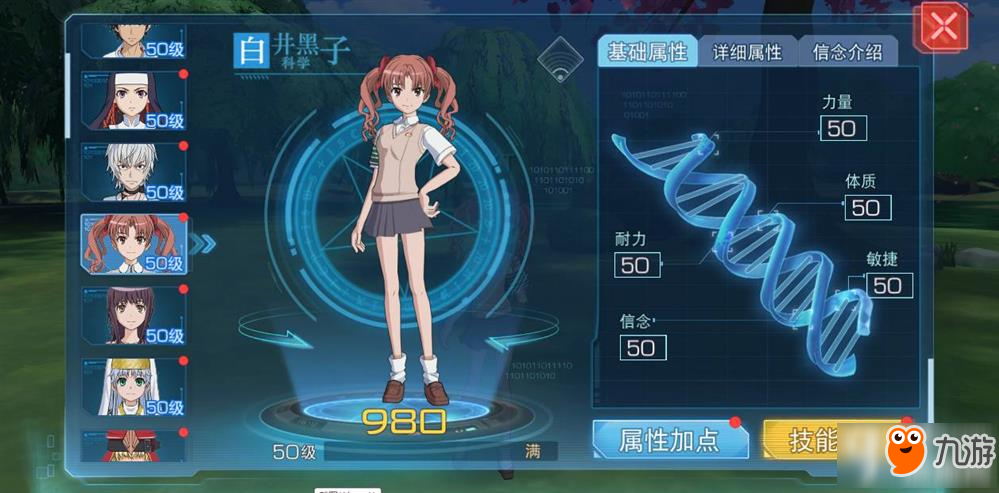Screen dimensions: 999x493
Task: Open the 详细属性 tab
Action: (747, 52)
